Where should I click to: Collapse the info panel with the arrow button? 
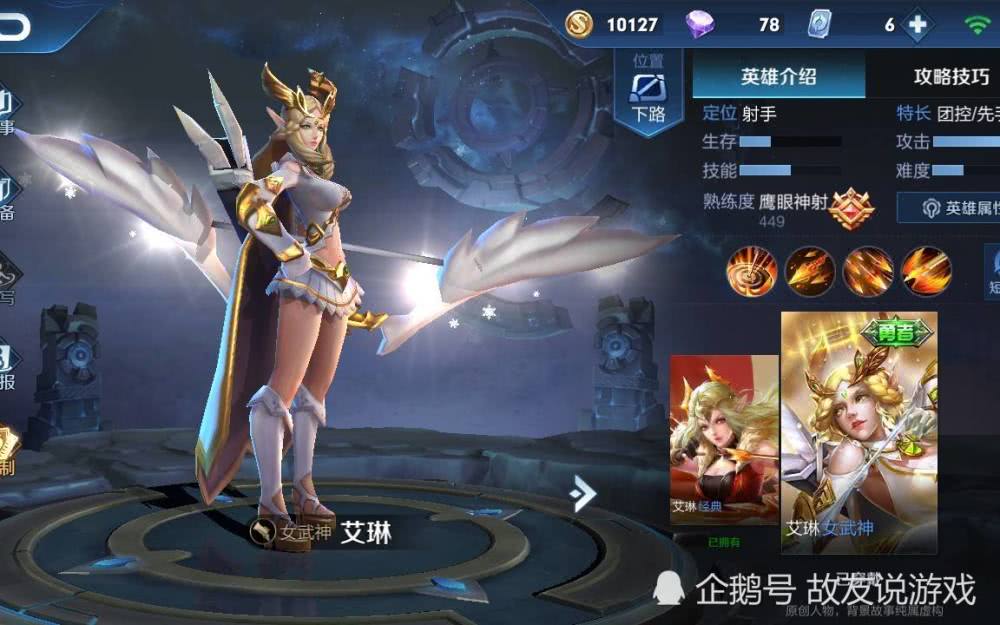click(x=583, y=492)
